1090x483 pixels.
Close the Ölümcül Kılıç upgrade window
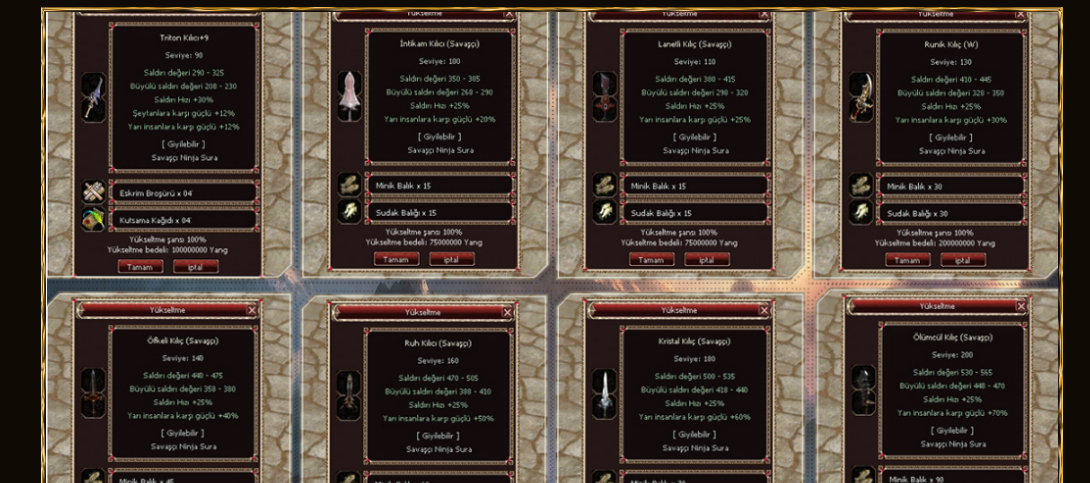pos(1020,306)
